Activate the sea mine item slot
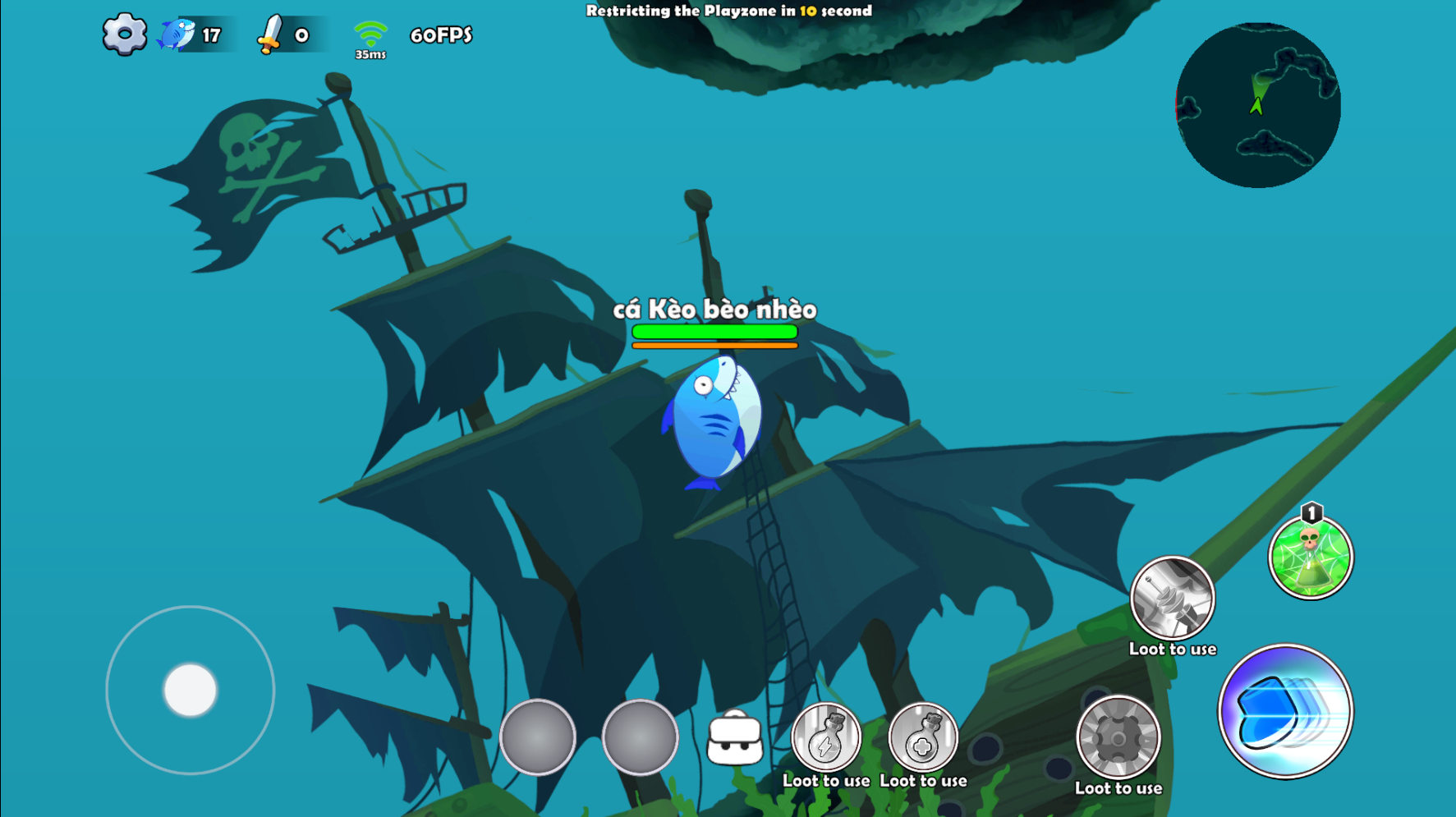The height and width of the screenshot is (817, 1456). [x=1118, y=738]
